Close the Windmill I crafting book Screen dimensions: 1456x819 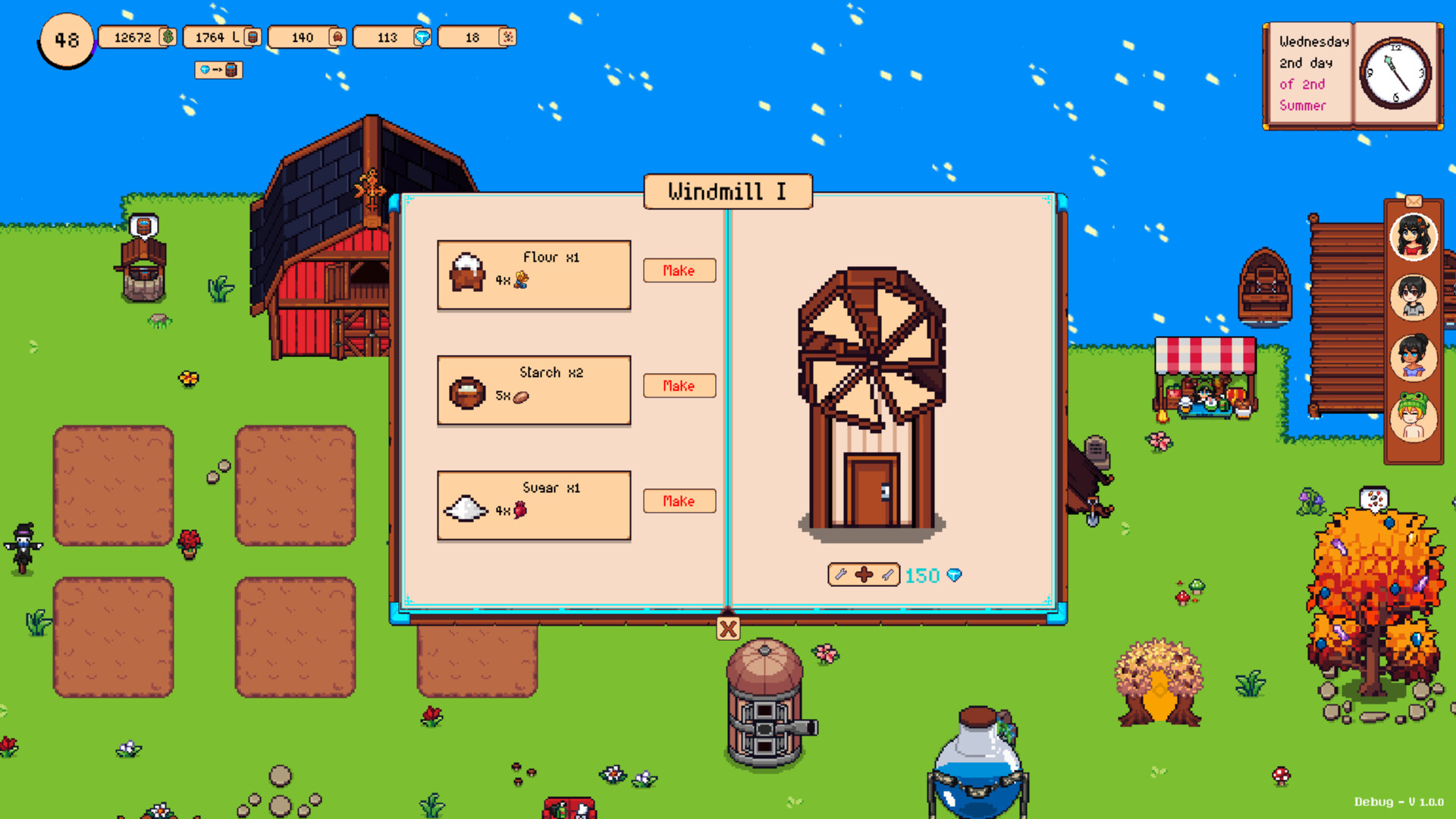[x=727, y=627]
